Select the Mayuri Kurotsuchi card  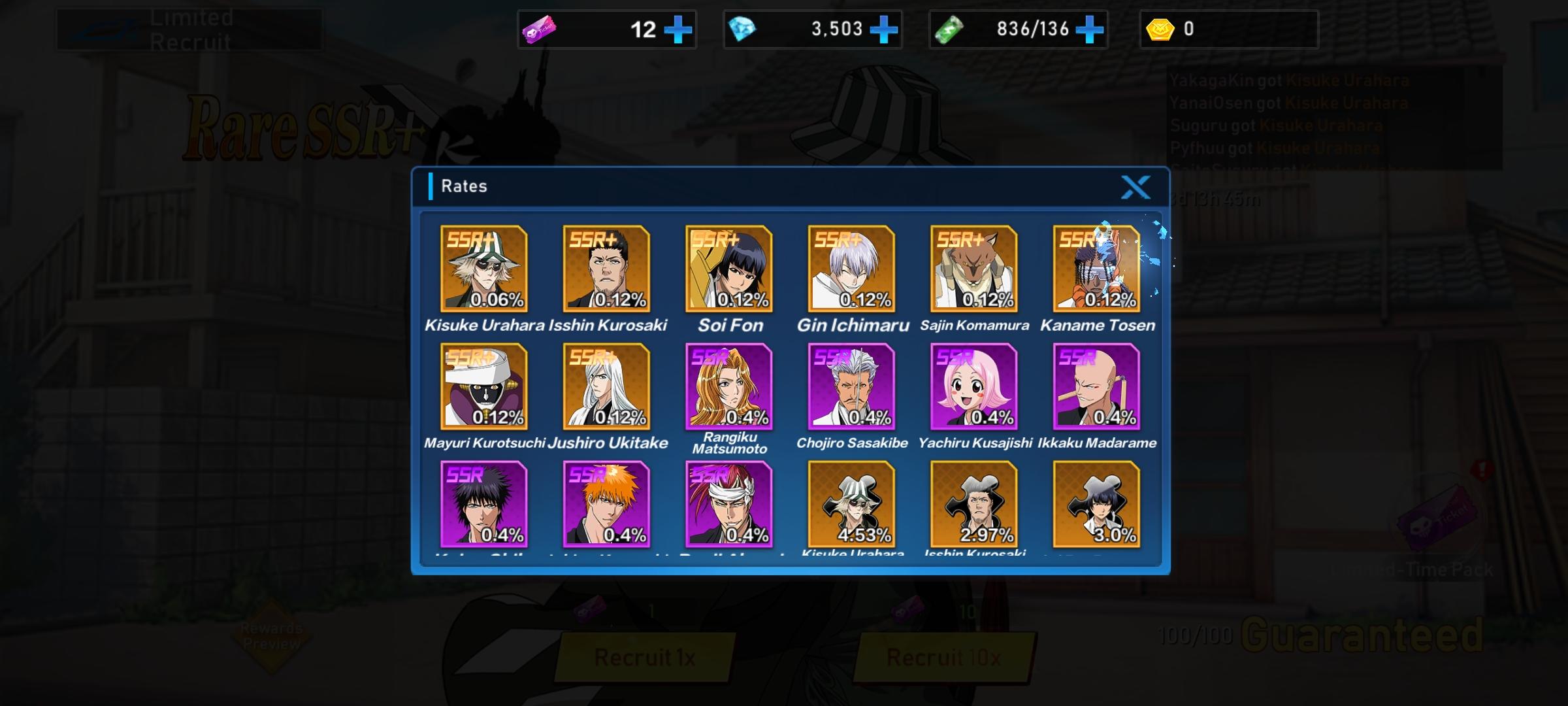click(483, 387)
